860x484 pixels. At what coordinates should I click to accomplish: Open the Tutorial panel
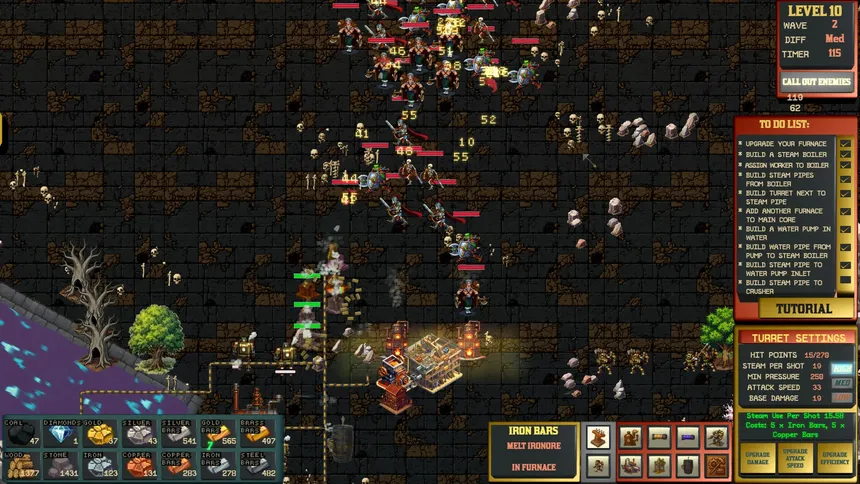pyautogui.click(x=795, y=309)
